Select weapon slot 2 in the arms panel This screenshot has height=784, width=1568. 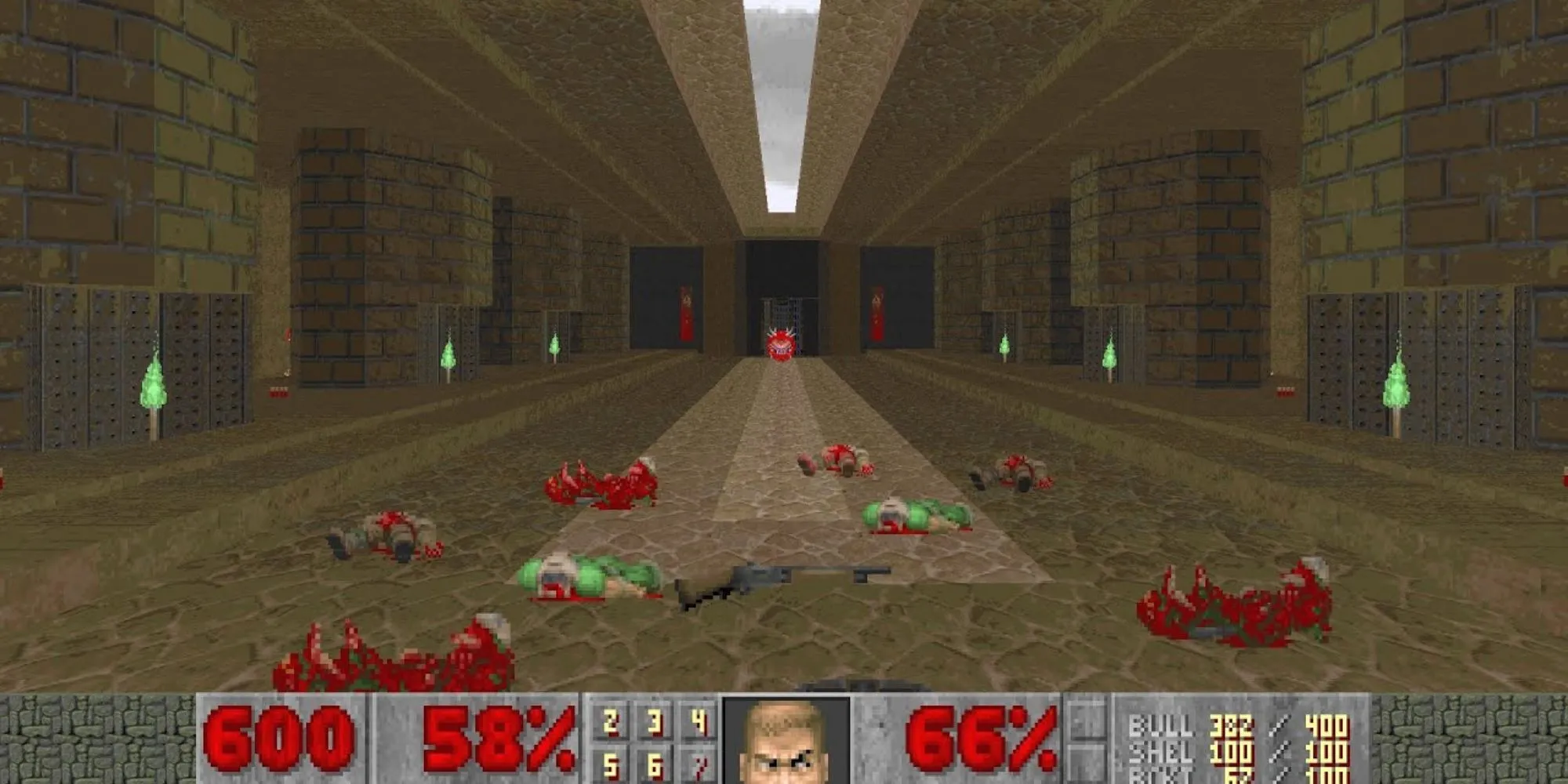(x=611, y=722)
